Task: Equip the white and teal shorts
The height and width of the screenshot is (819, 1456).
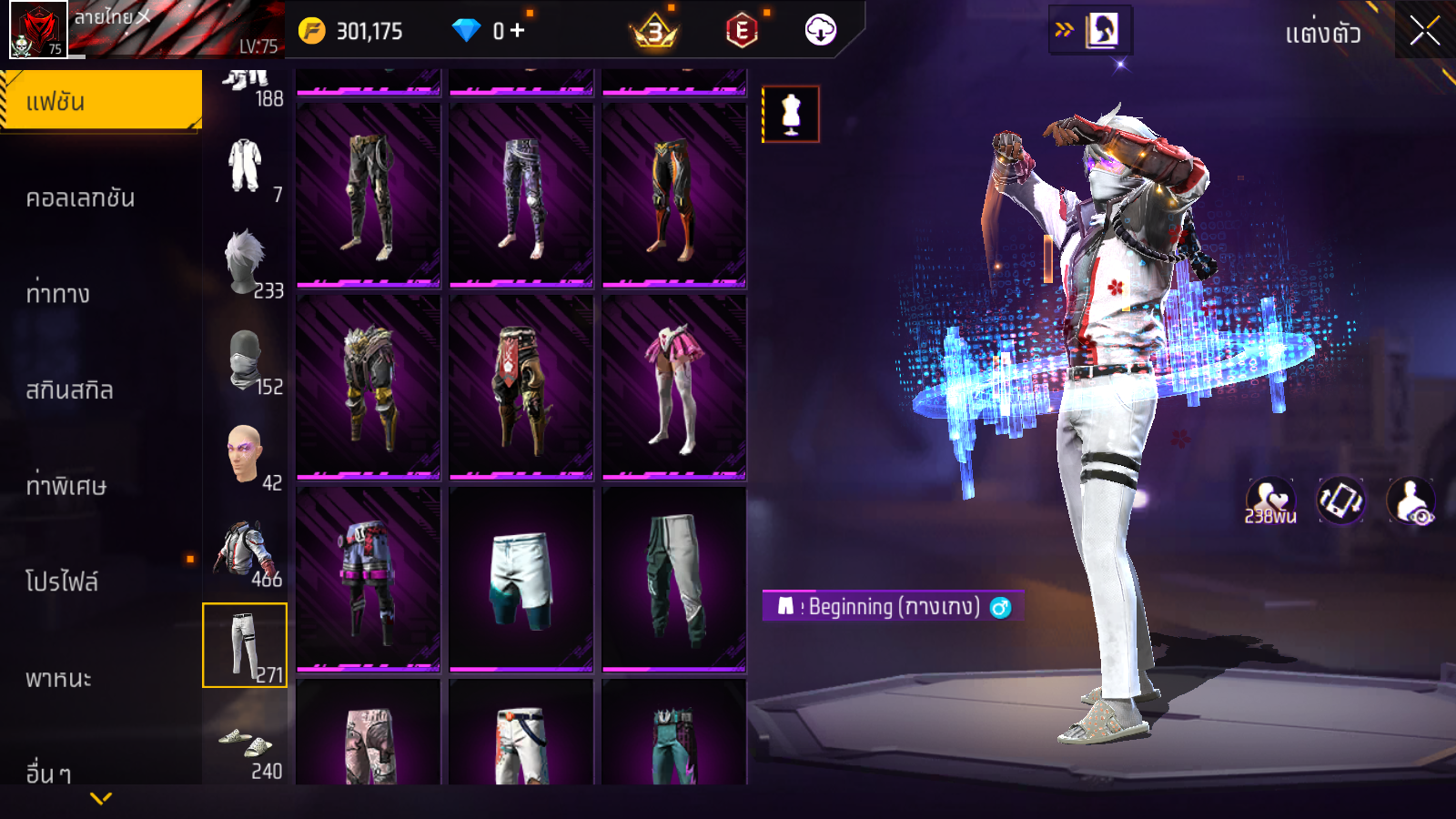Action: pos(521,579)
